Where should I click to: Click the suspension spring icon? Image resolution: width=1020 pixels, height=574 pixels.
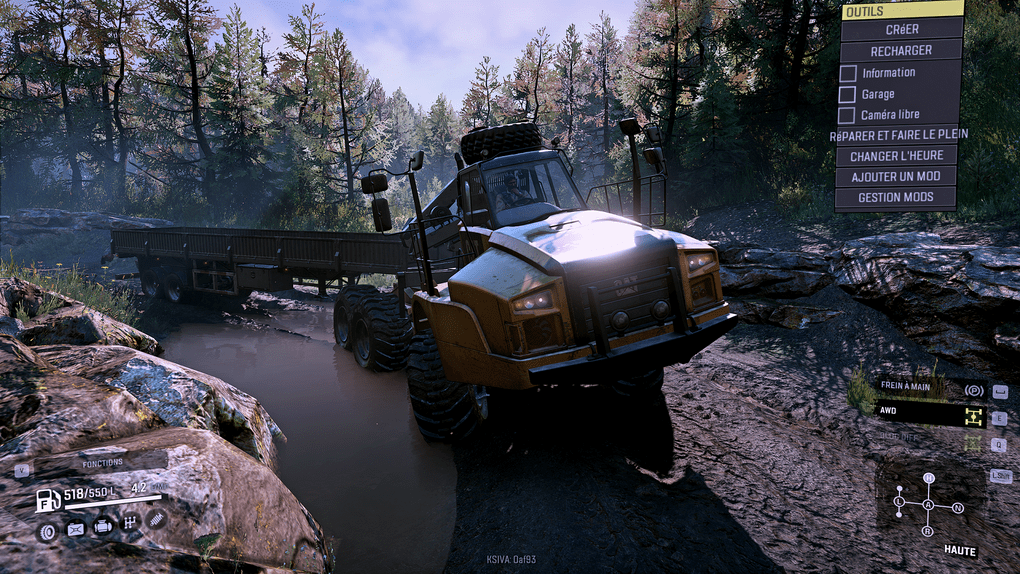(x=157, y=520)
